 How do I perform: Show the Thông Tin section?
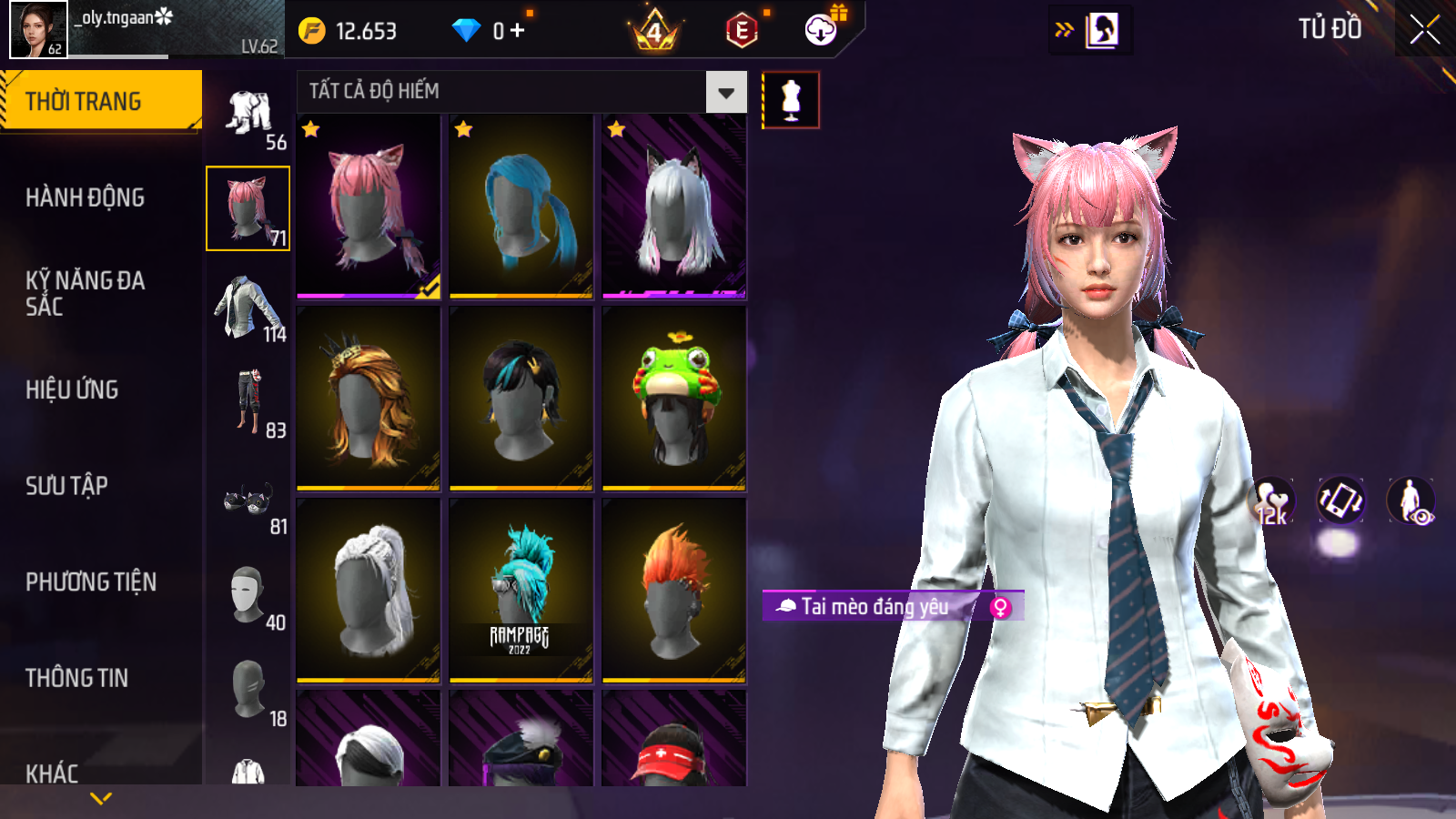(x=76, y=678)
